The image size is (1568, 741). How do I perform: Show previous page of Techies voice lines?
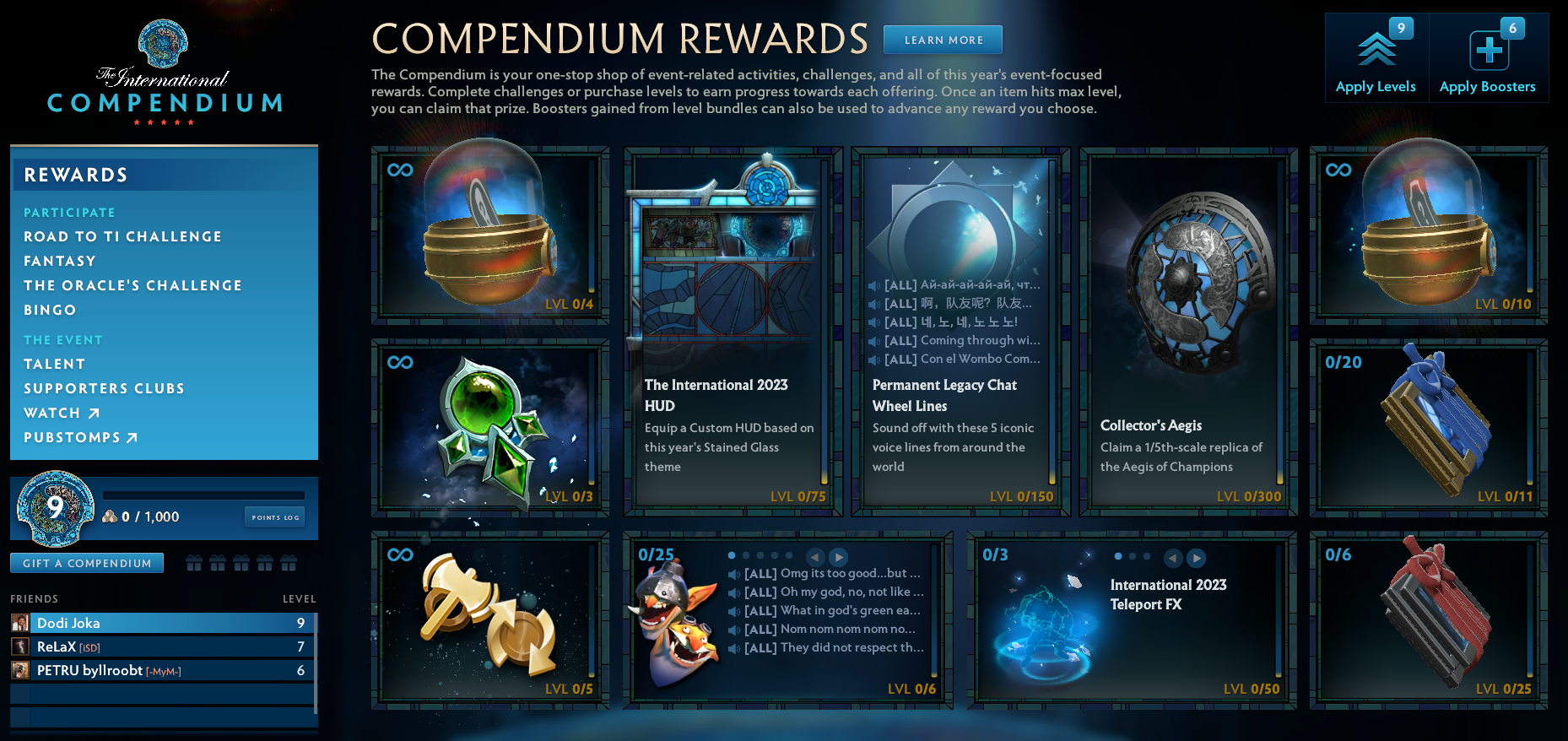point(815,557)
